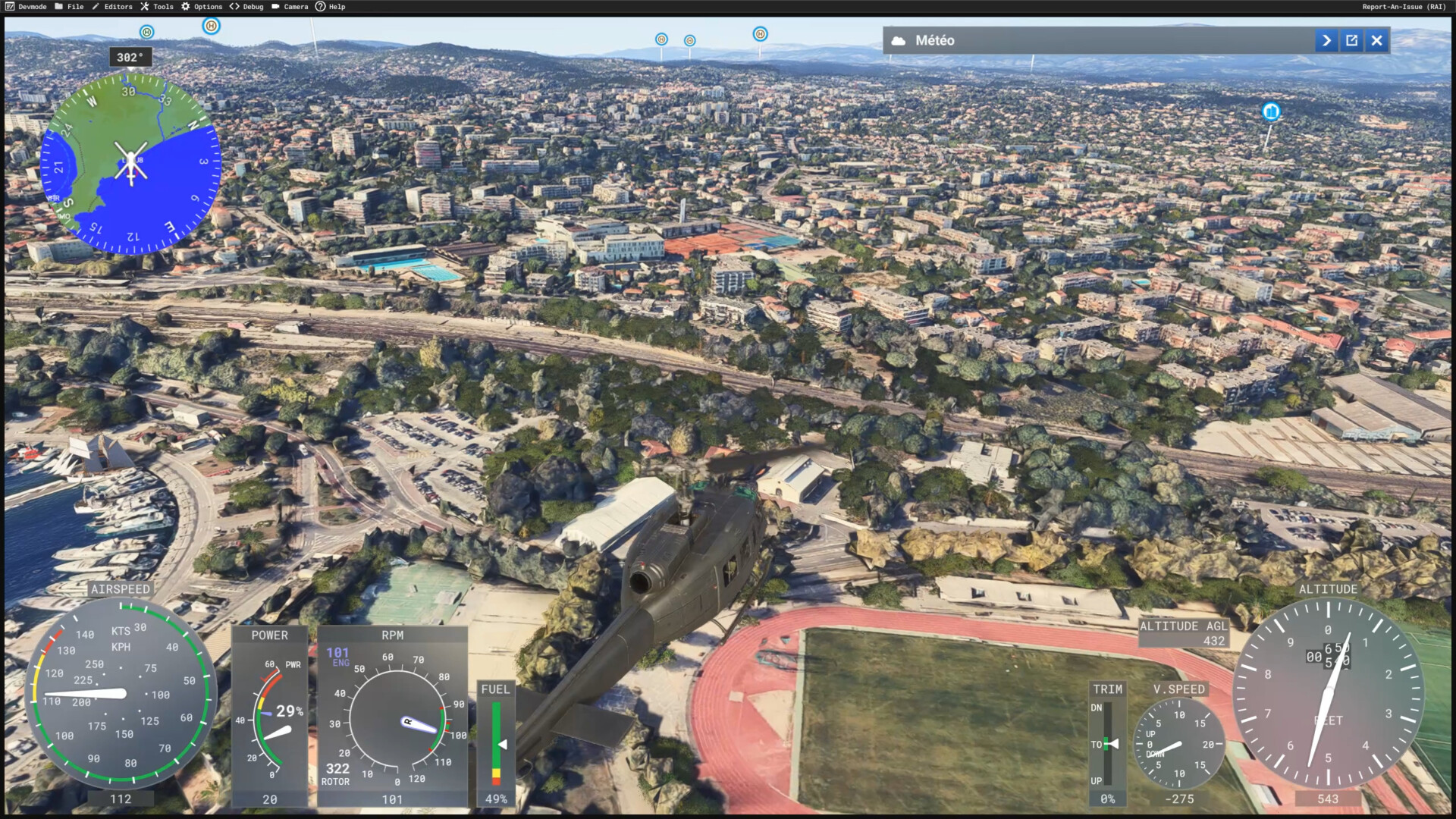Open the Devmode menu
Viewport: 1456px width, 819px height.
point(27,7)
